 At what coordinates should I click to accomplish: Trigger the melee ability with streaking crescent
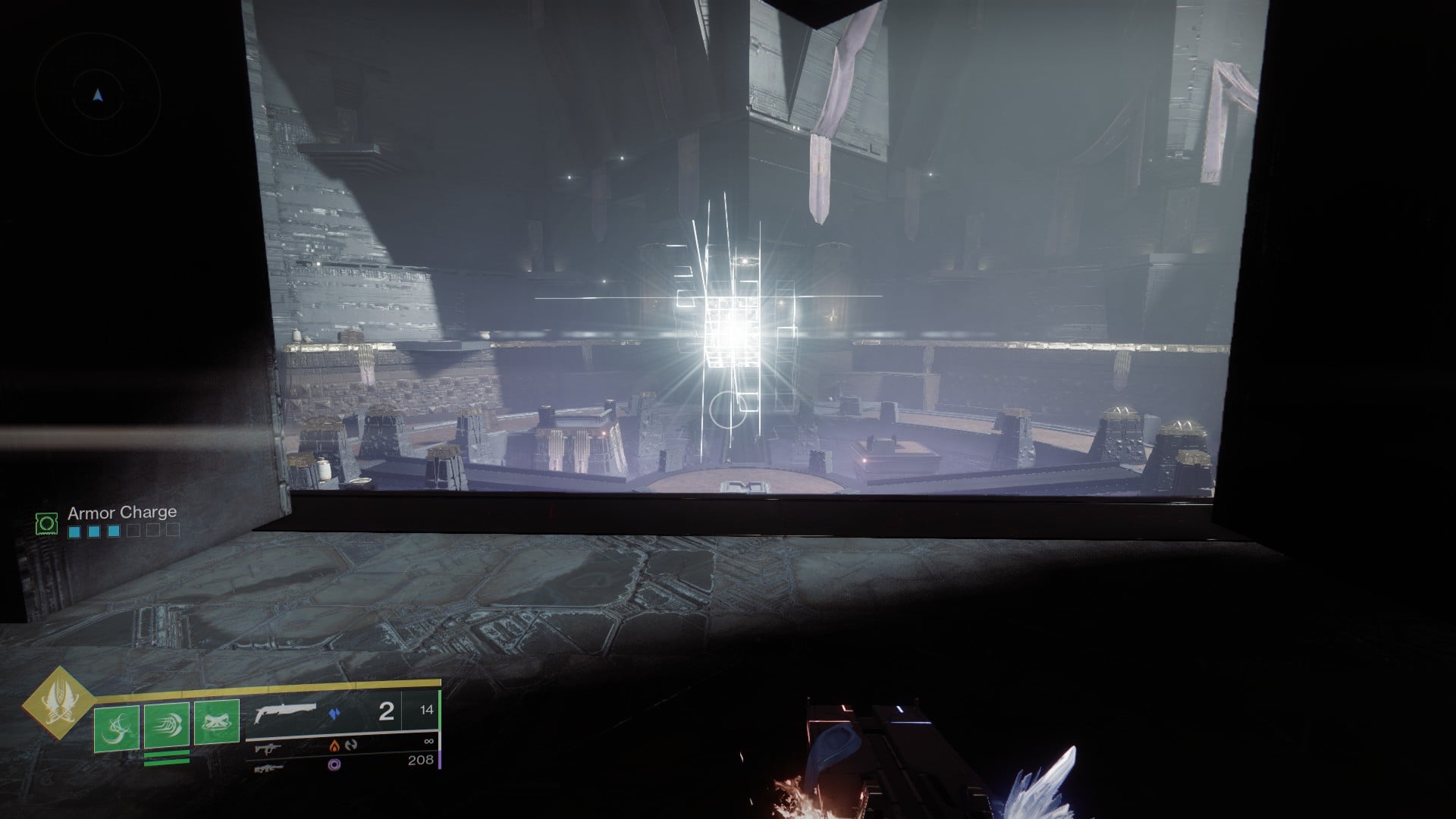click(x=166, y=727)
